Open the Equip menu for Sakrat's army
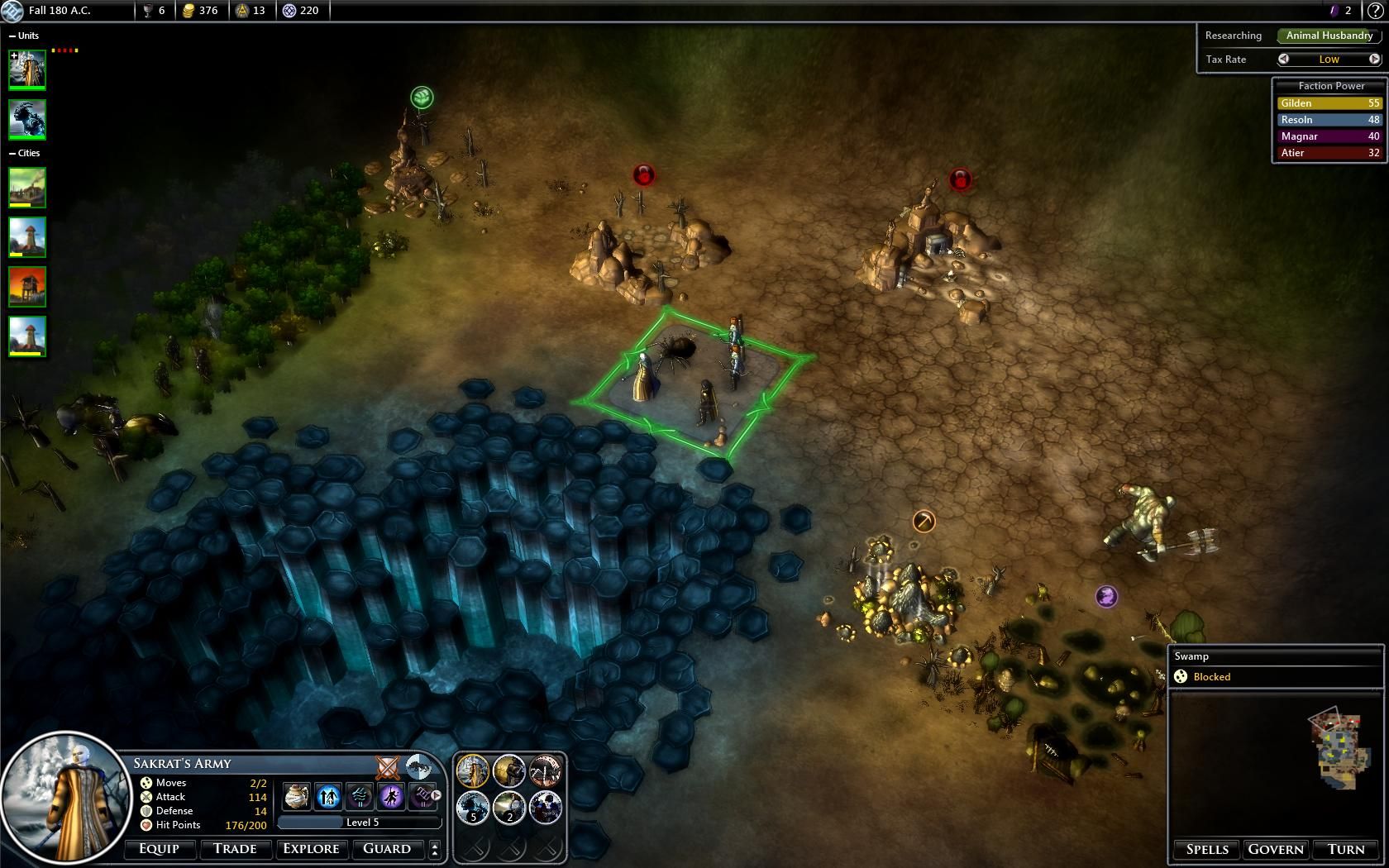1389x868 pixels. 159,849
